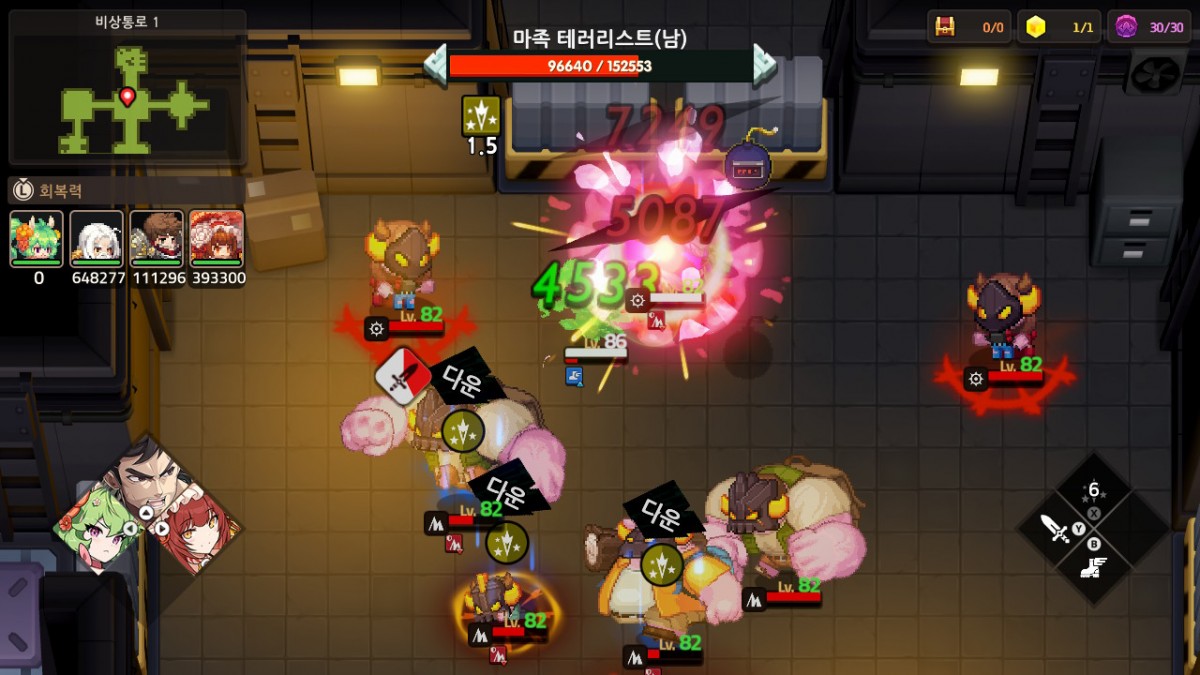Image resolution: width=1200 pixels, height=675 pixels.
Task: Click the left arrow beside the boss health bar
Action: click(436, 64)
